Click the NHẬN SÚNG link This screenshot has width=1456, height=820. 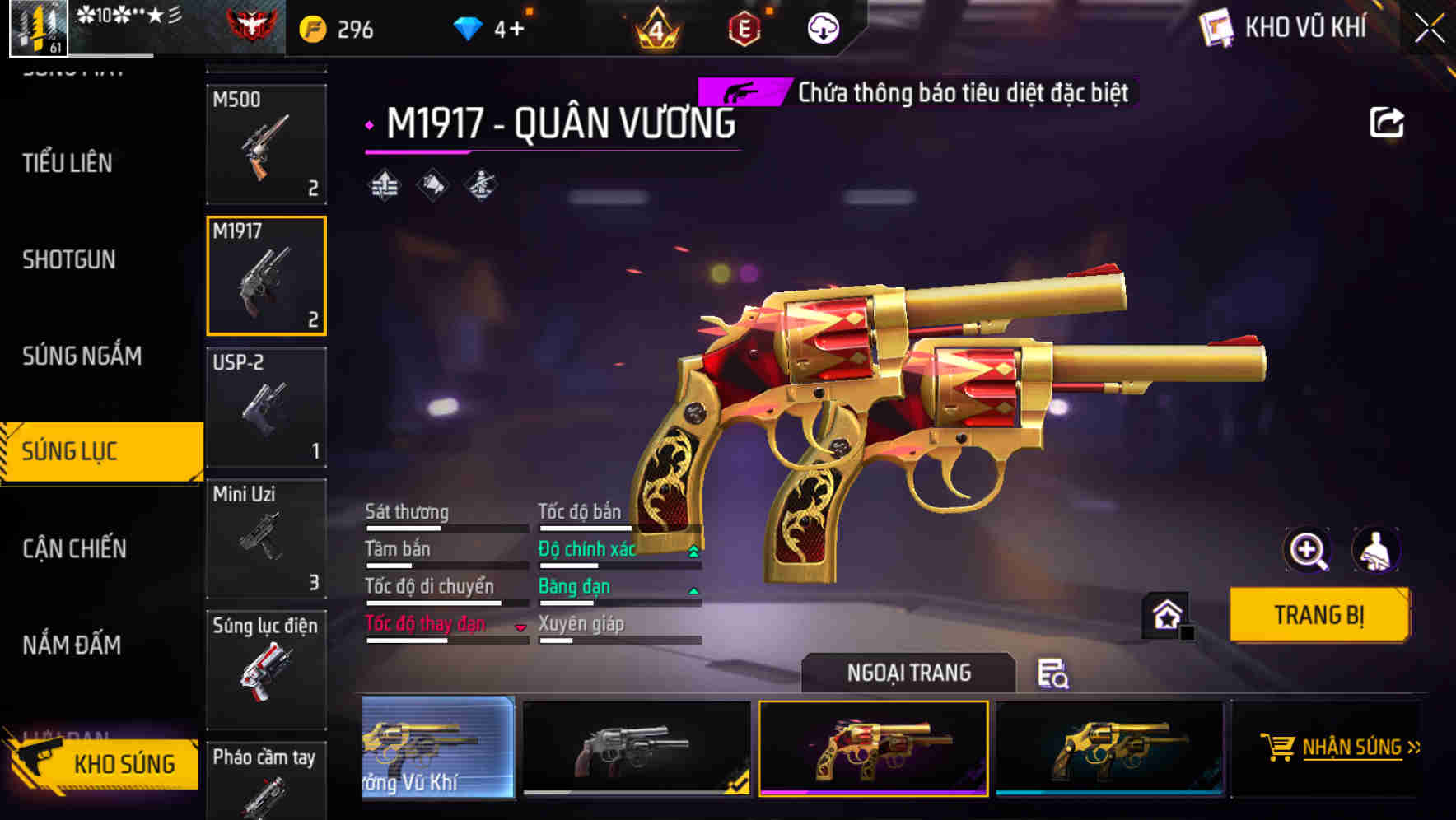1349,746
